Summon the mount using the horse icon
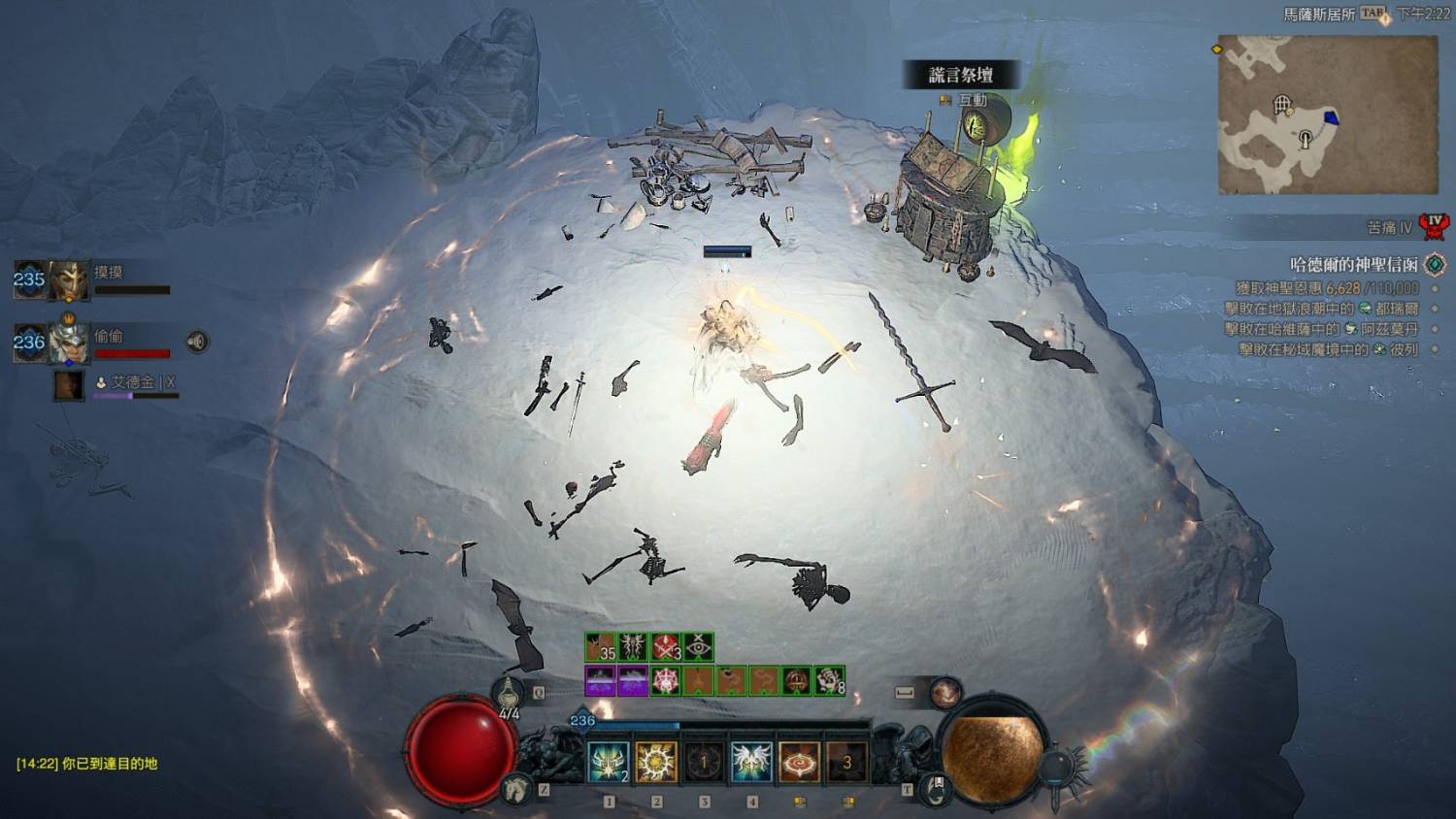 pyautogui.click(x=516, y=789)
